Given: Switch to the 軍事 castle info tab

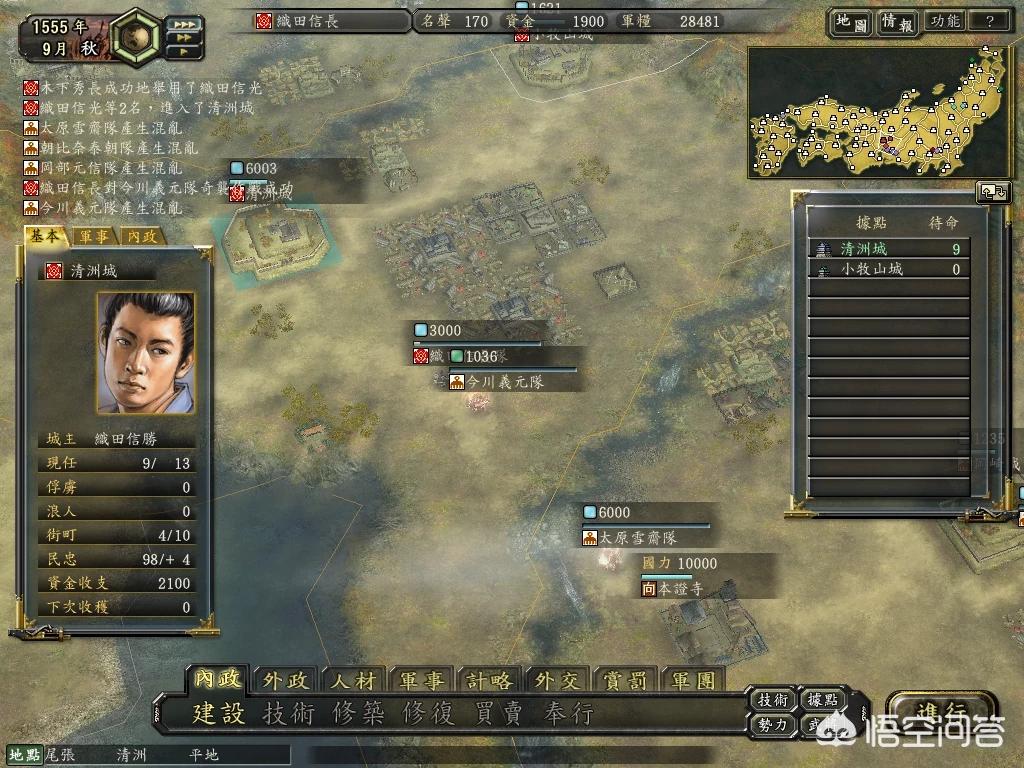Looking at the screenshot, I should tap(95, 237).
